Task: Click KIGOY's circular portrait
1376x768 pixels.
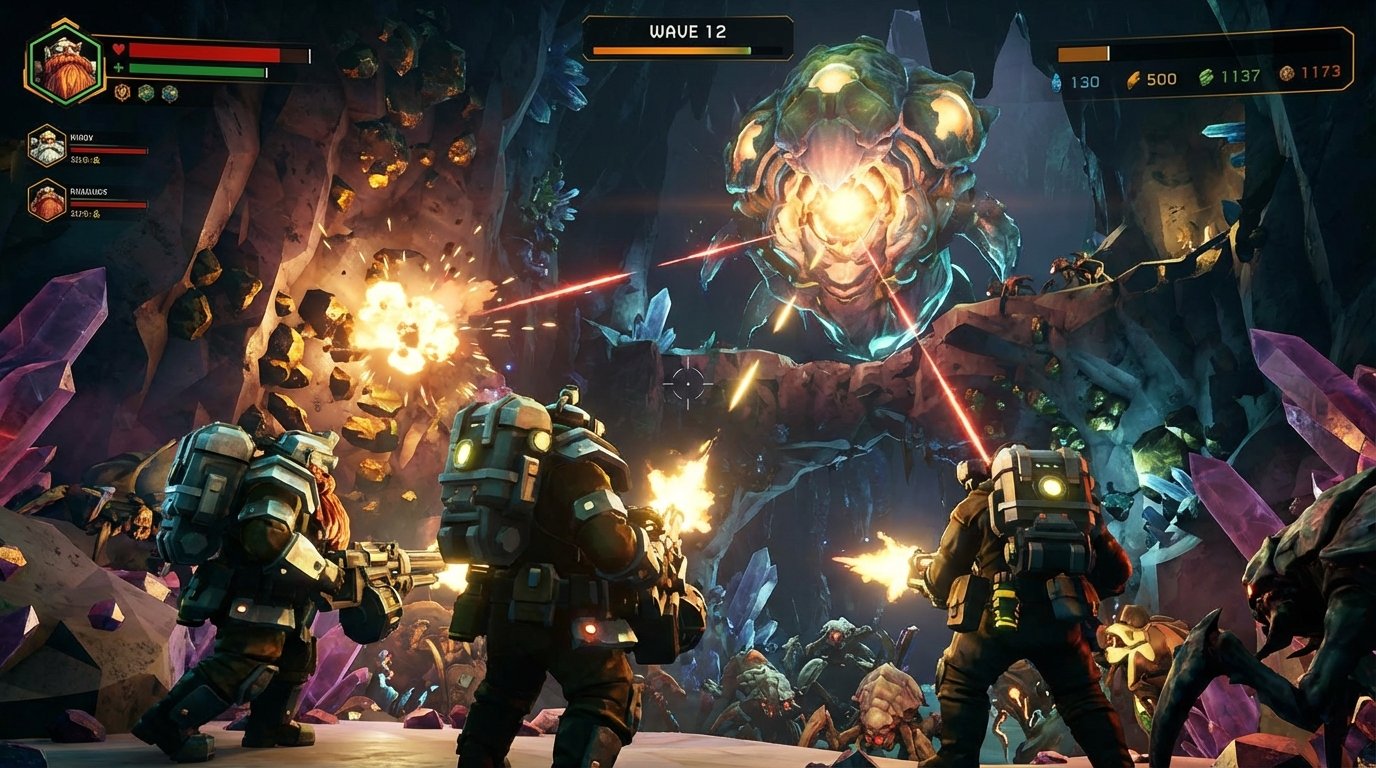Action: point(47,147)
